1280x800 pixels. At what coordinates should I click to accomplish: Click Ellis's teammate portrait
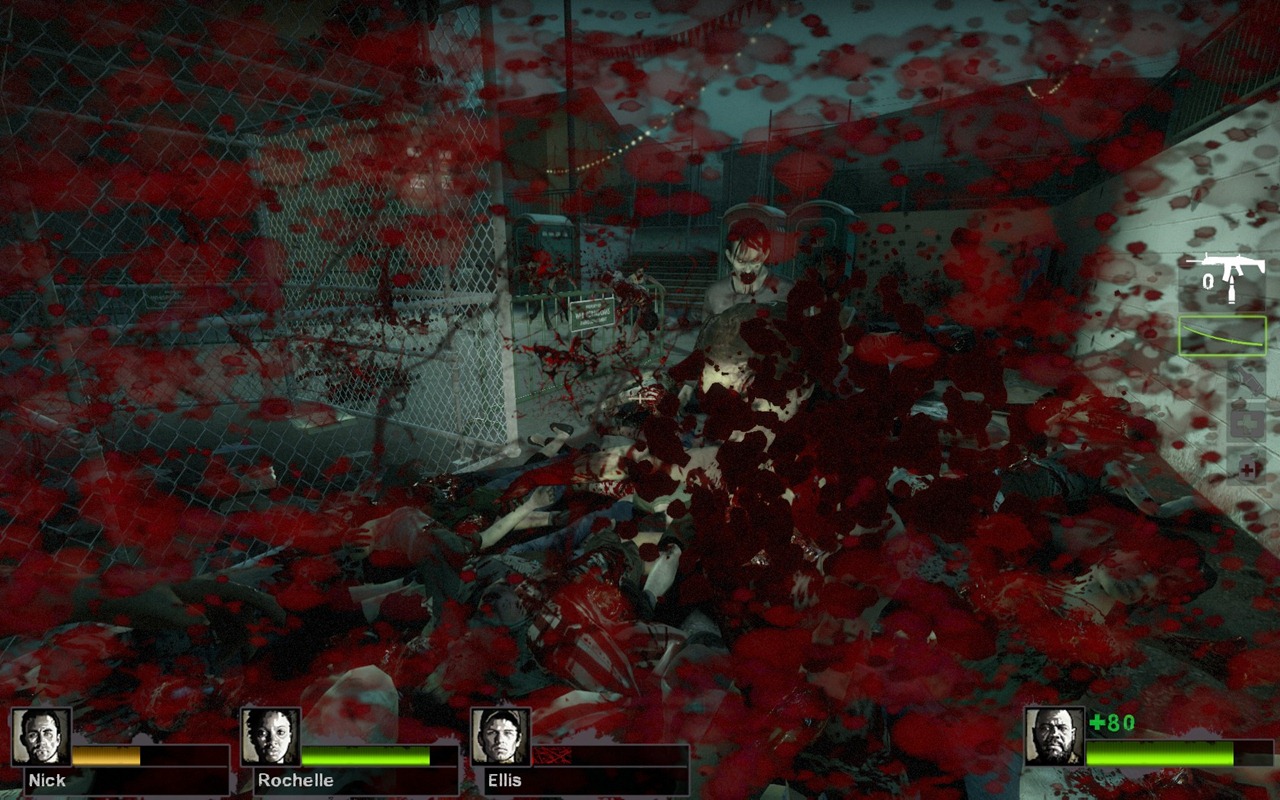pyautogui.click(x=500, y=737)
